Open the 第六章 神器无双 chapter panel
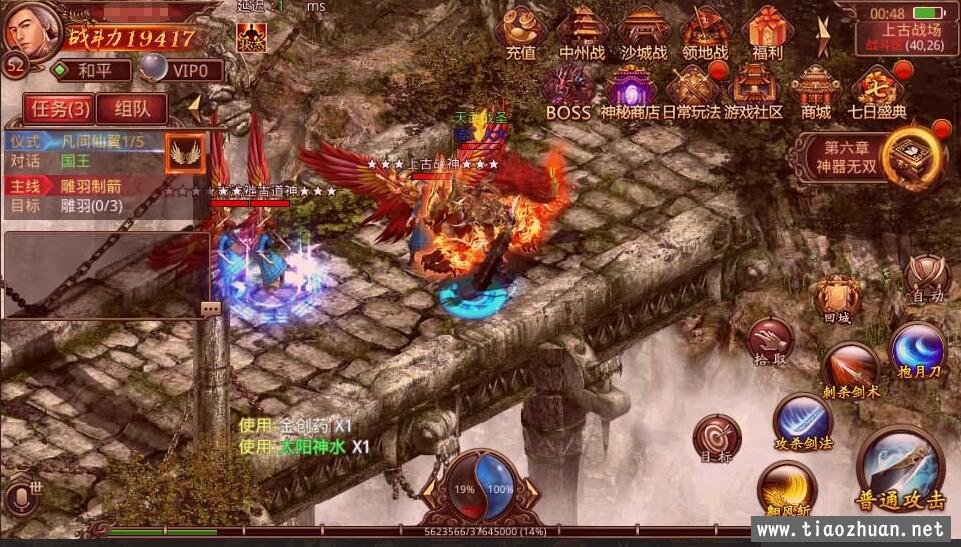The height and width of the screenshot is (547, 961). [x=878, y=156]
